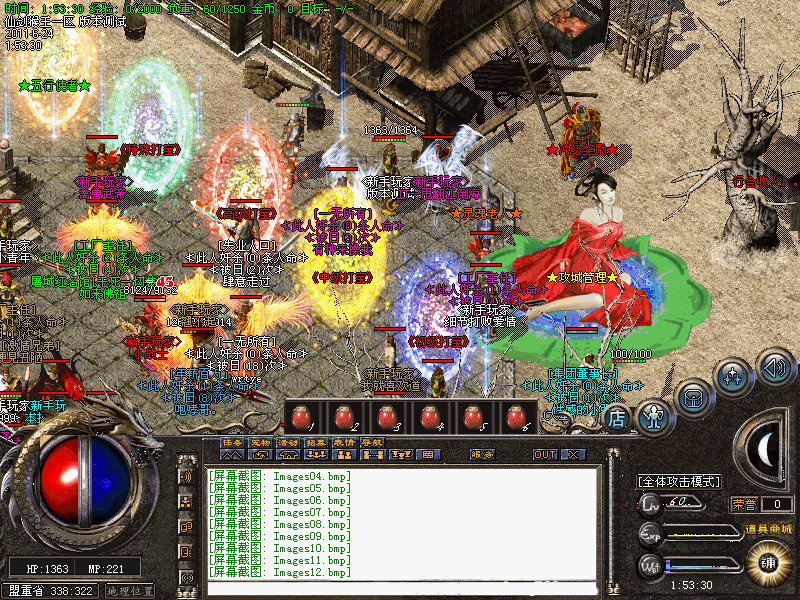Open the 店 shop round button
Image resolution: width=800 pixels, height=600 pixels.
point(617,417)
